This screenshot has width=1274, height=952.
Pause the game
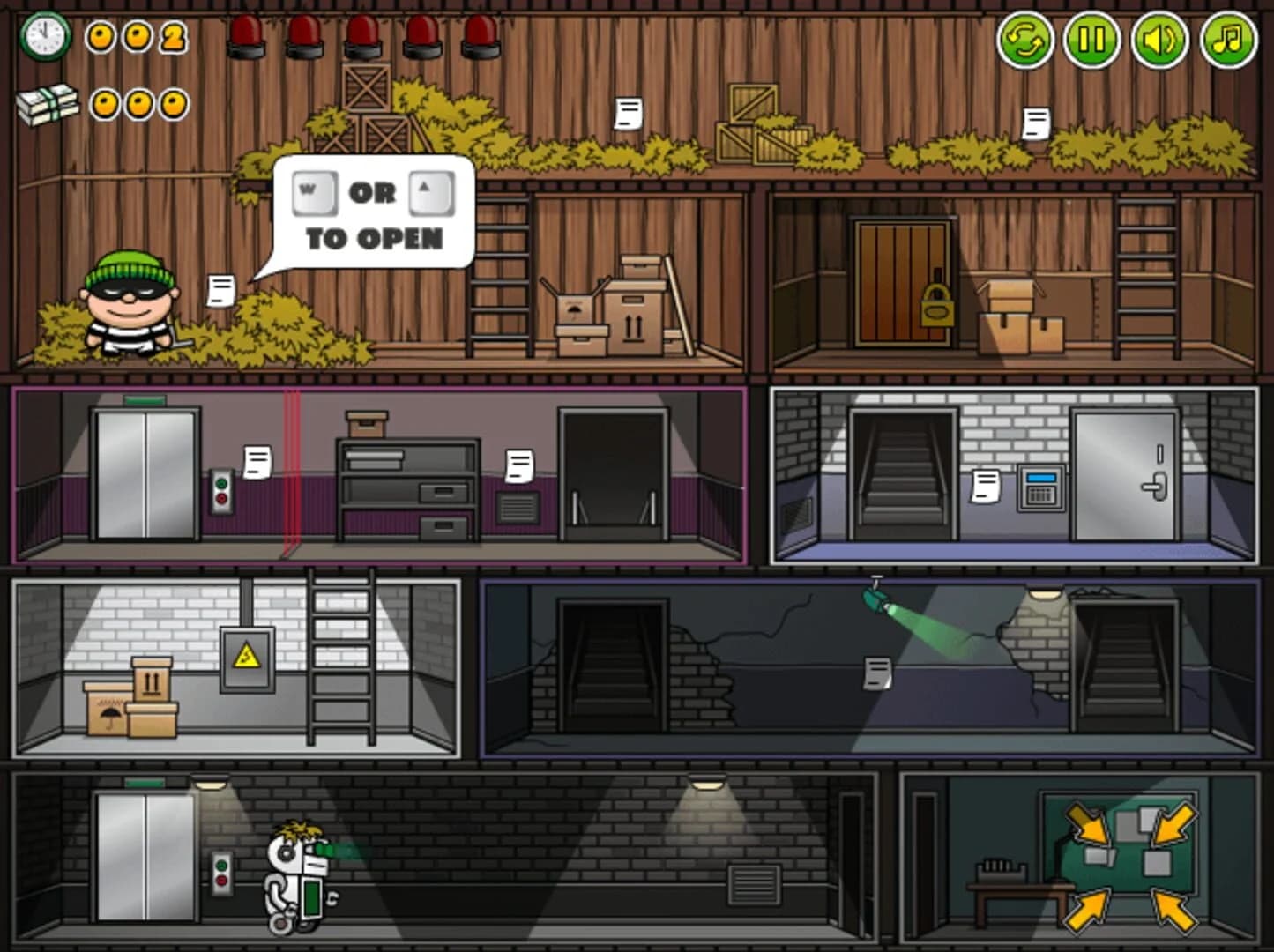coord(1091,39)
